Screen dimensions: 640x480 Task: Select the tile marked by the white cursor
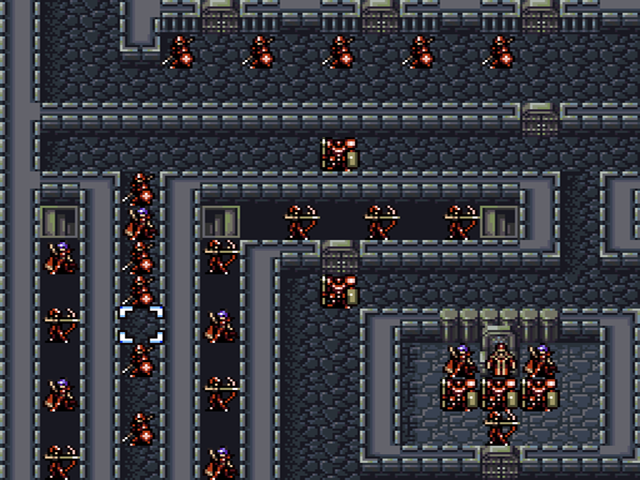click(x=141, y=325)
